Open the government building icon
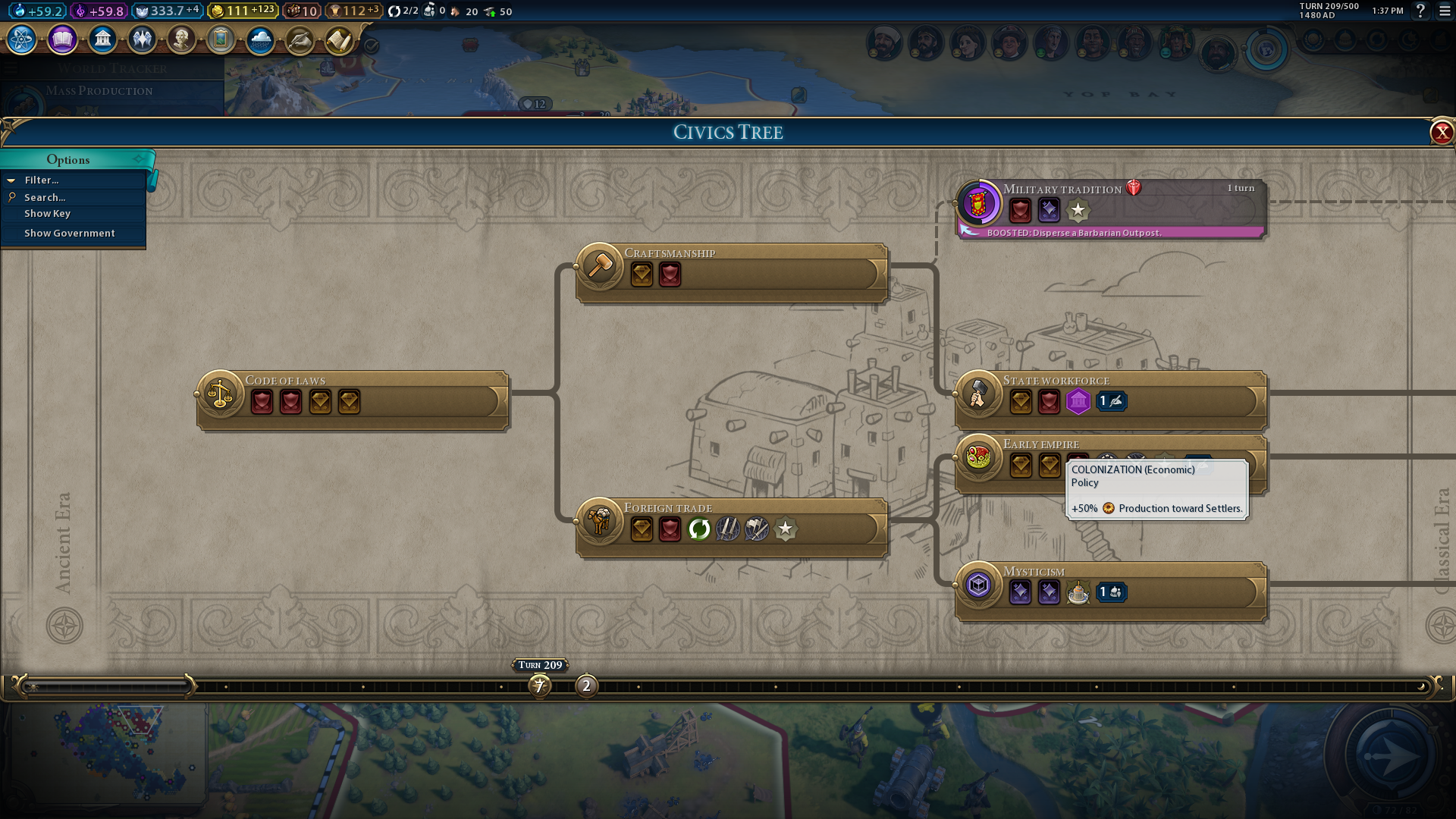Image resolution: width=1456 pixels, height=819 pixels. click(x=102, y=39)
